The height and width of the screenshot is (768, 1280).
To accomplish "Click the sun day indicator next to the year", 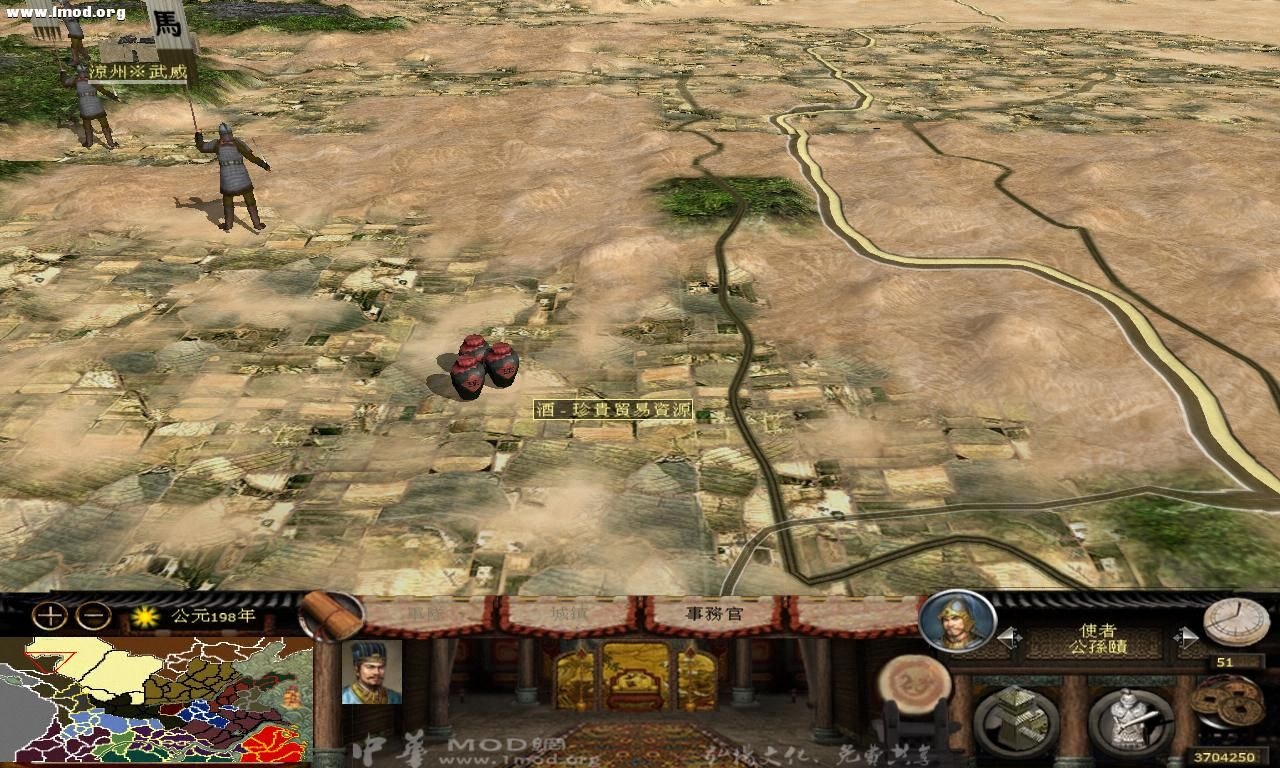I will tap(146, 616).
